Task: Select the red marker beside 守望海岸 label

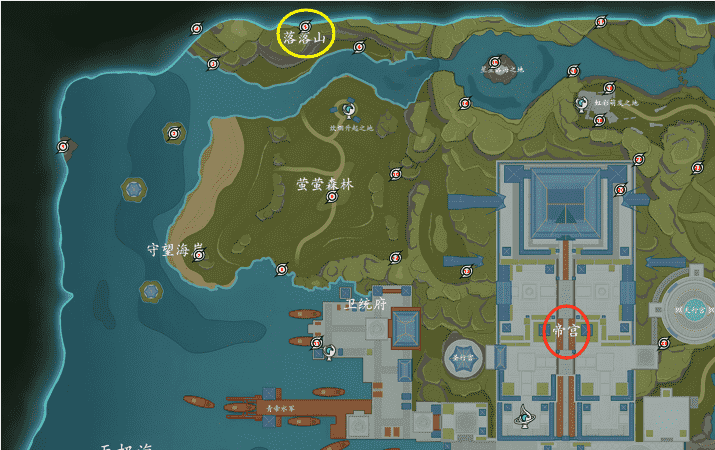Action: 199,255
